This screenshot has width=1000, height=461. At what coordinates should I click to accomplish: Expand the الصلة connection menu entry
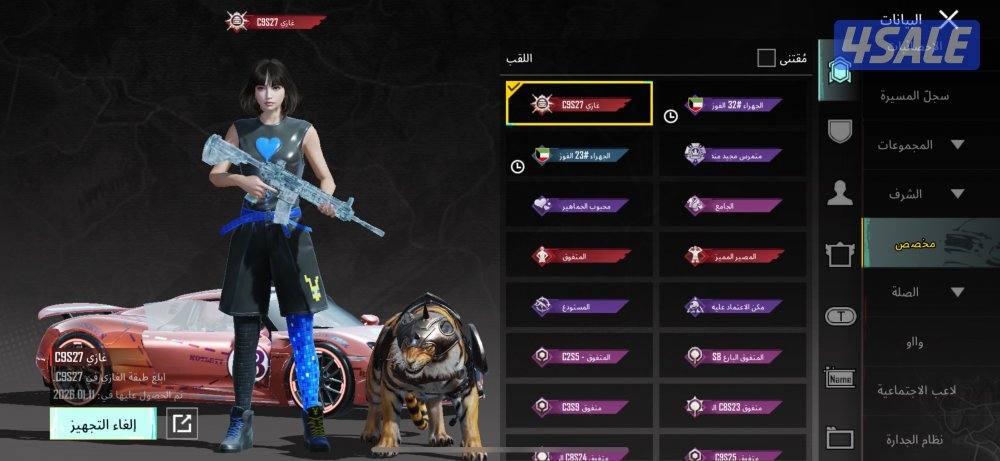[x=918, y=292]
